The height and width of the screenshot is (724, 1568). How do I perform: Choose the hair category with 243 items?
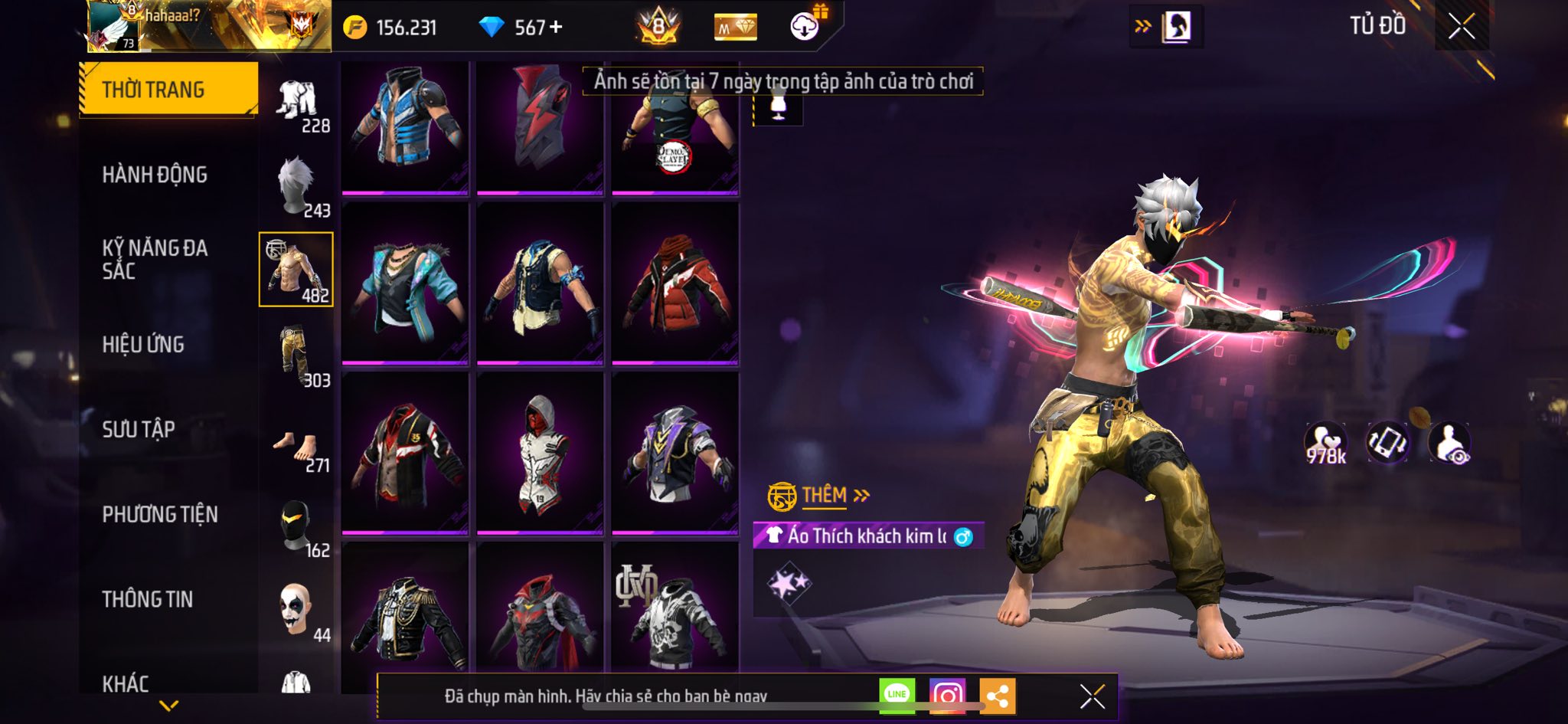[x=297, y=187]
